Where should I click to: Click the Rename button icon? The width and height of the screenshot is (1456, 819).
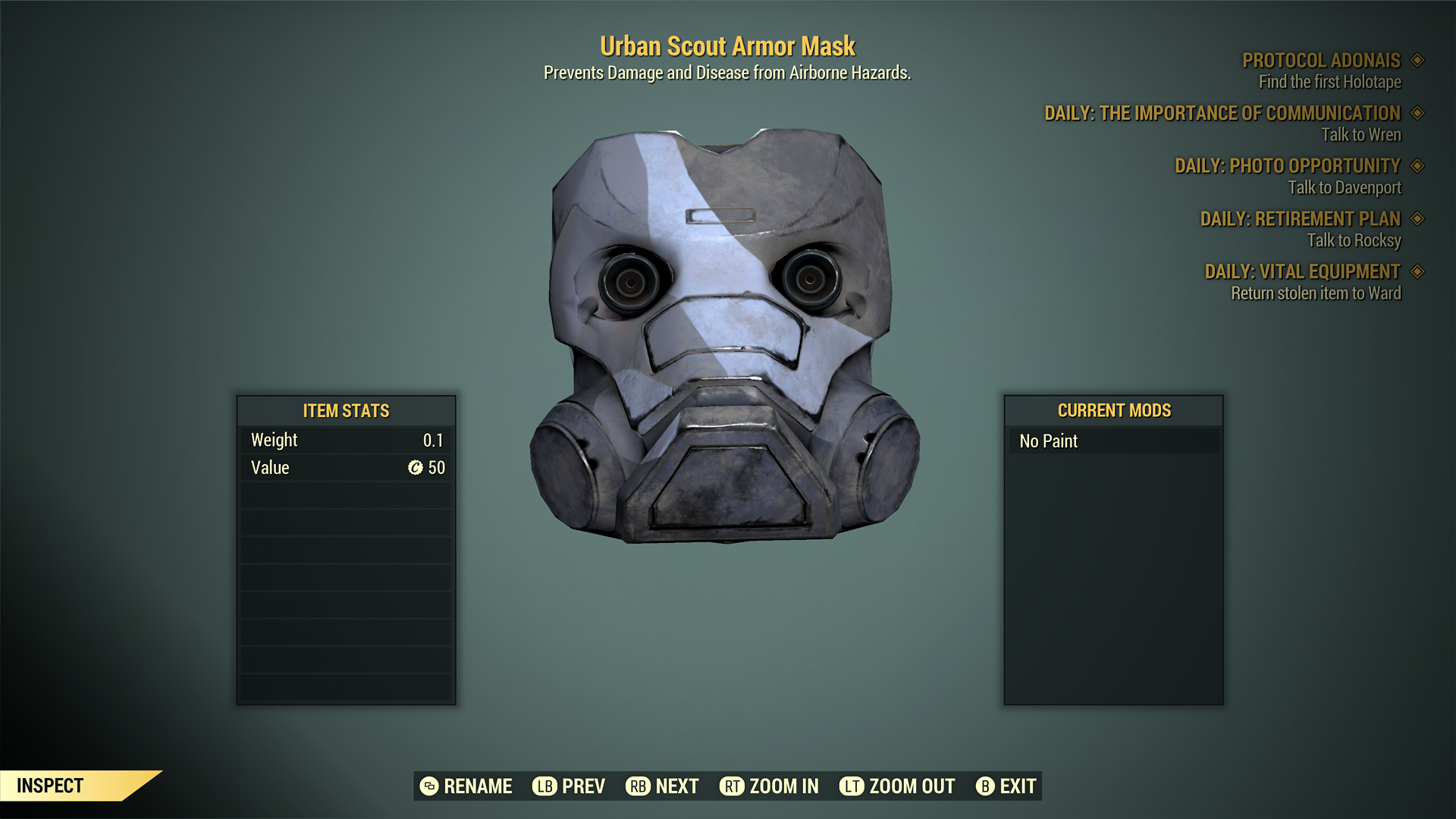point(428,786)
